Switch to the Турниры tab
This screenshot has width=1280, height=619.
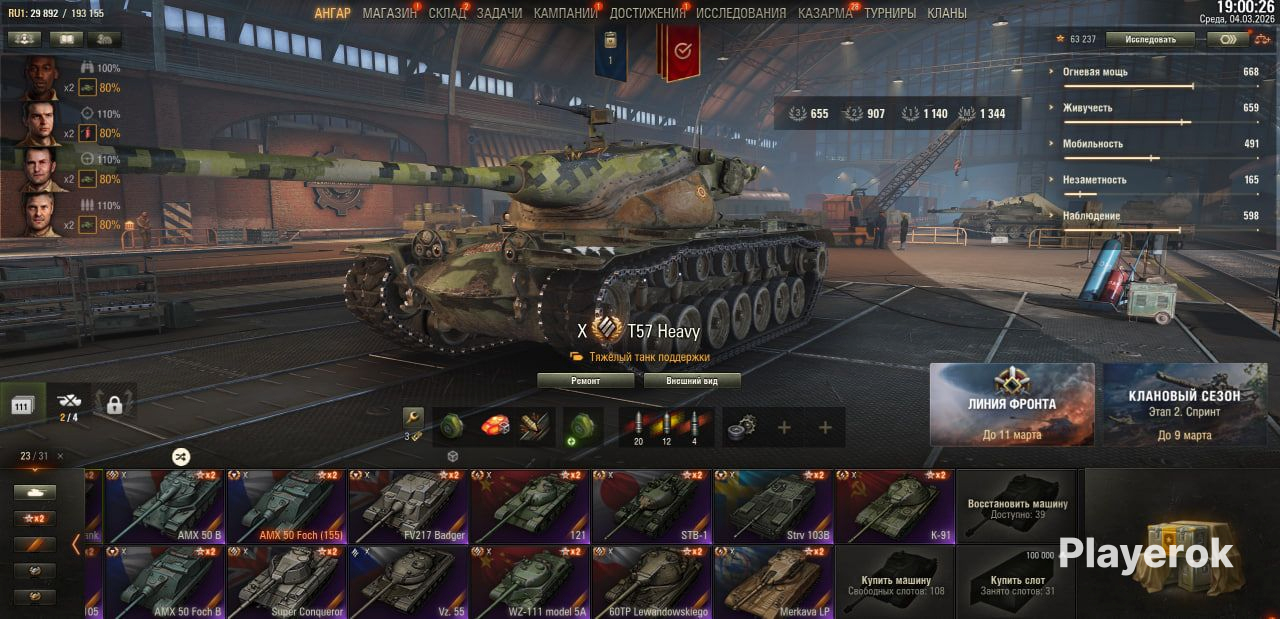coord(890,13)
